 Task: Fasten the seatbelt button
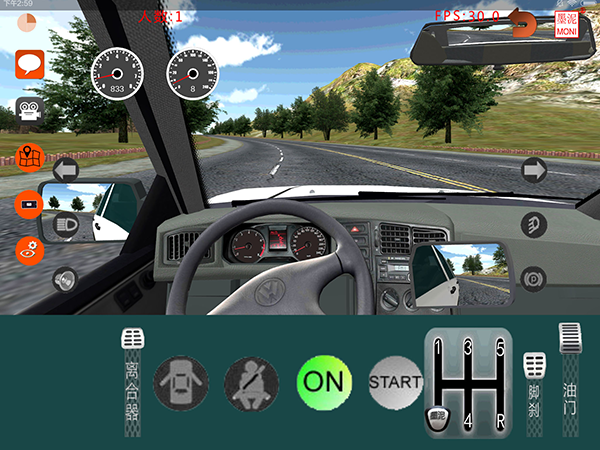click(251, 381)
